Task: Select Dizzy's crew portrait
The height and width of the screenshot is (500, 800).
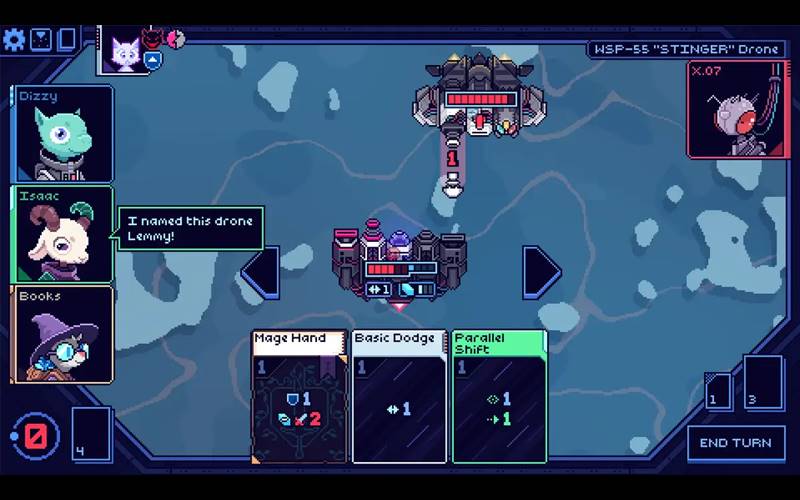Action: click(x=62, y=134)
